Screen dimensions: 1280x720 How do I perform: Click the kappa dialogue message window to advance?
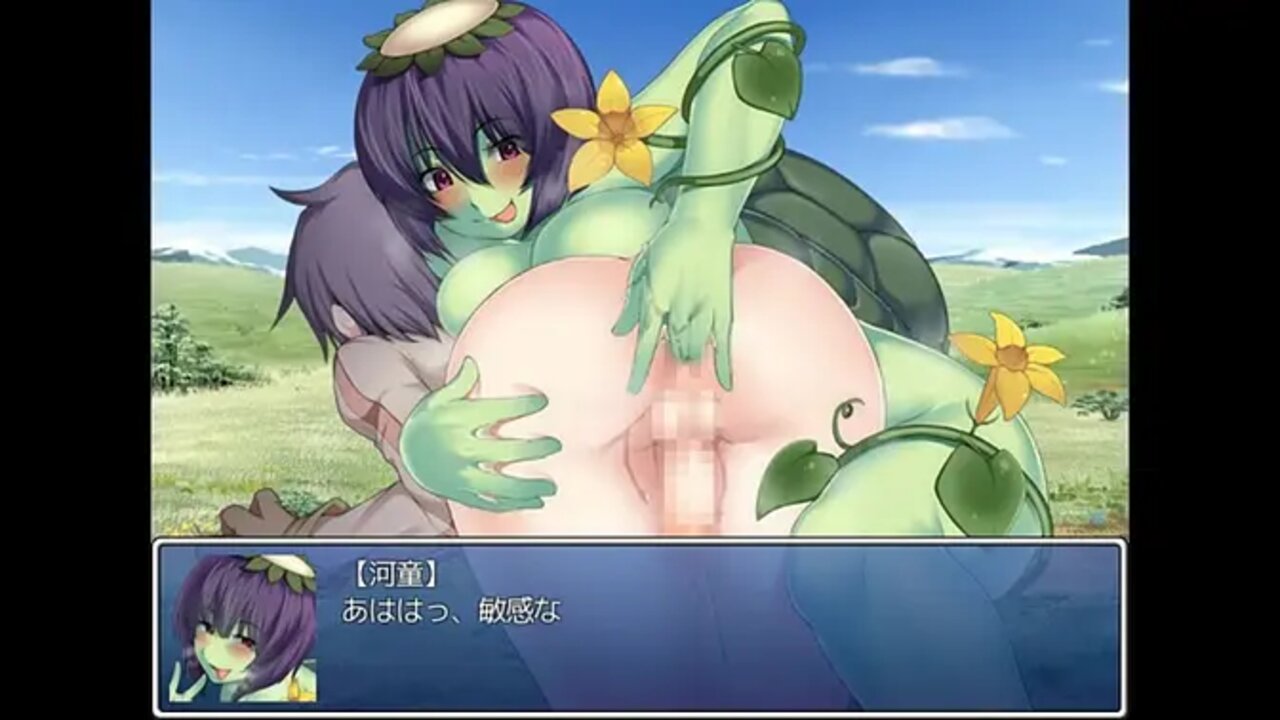click(640, 627)
